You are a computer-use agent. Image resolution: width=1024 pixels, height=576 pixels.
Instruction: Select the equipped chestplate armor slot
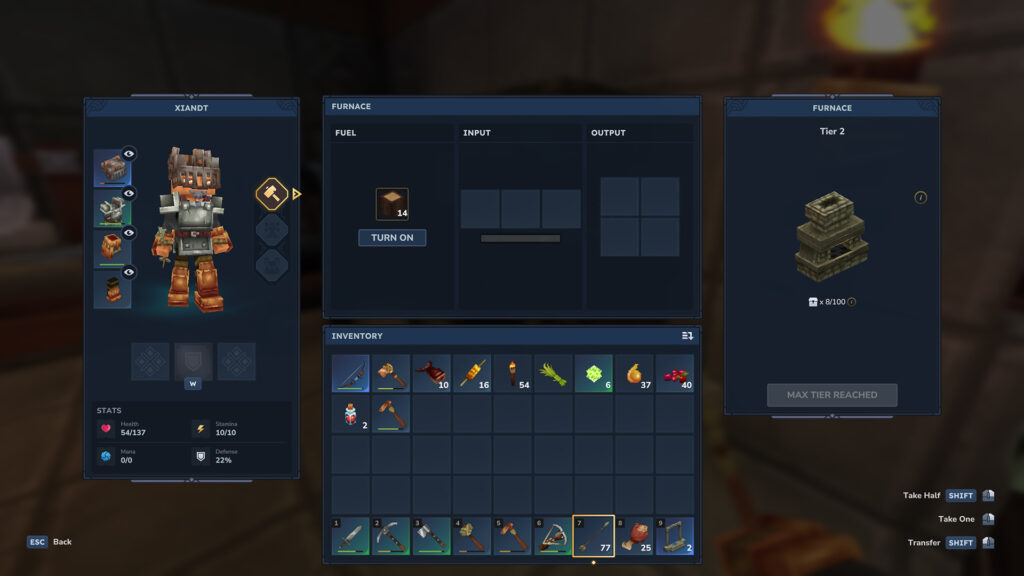(x=112, y=209)
